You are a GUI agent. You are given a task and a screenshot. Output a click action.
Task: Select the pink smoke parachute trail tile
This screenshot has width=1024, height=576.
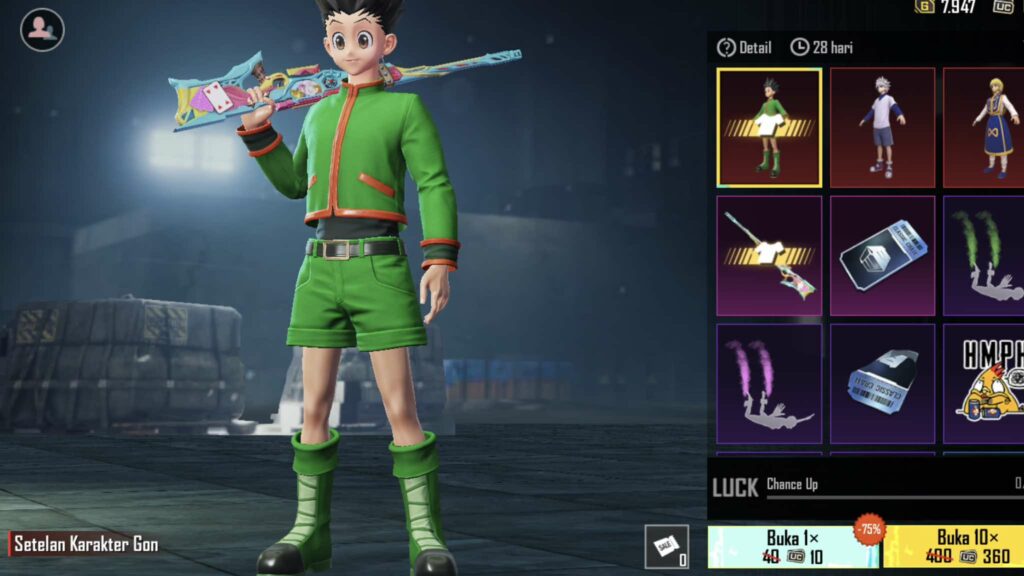769,384
